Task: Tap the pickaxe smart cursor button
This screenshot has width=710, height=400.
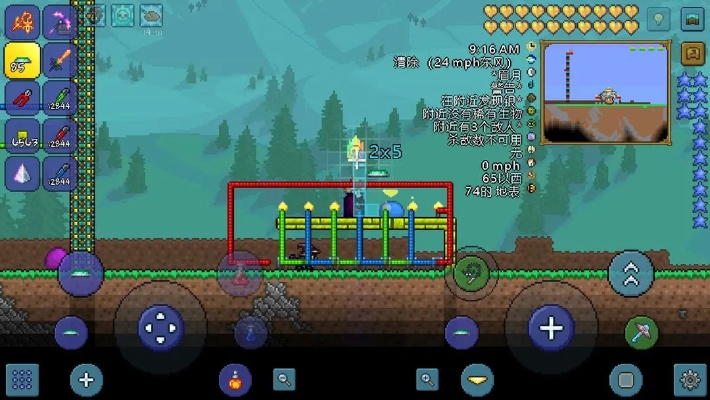Action: (641, 331)
